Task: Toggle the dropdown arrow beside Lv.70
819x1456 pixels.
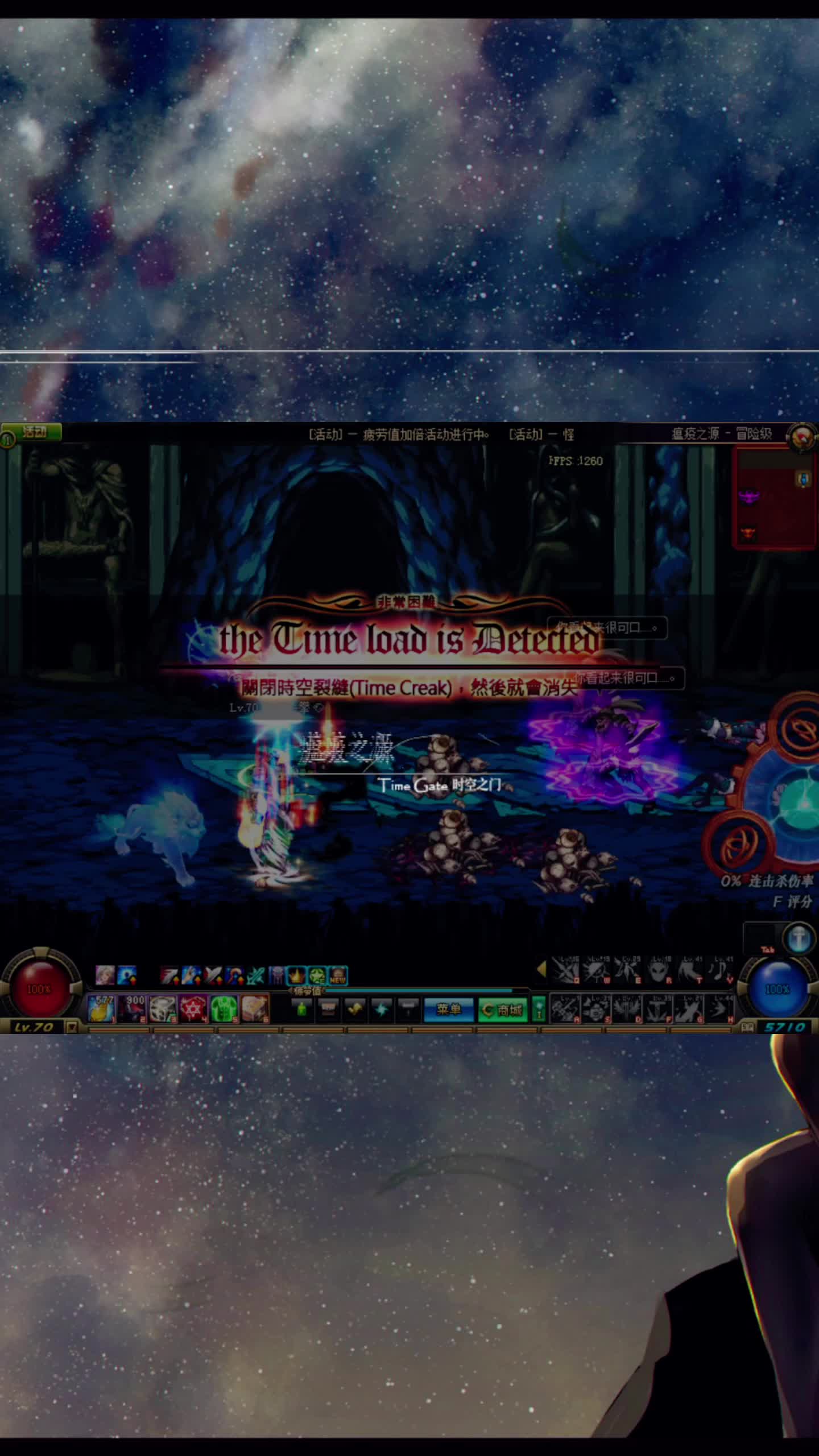Action: (x=72, y=1027)
